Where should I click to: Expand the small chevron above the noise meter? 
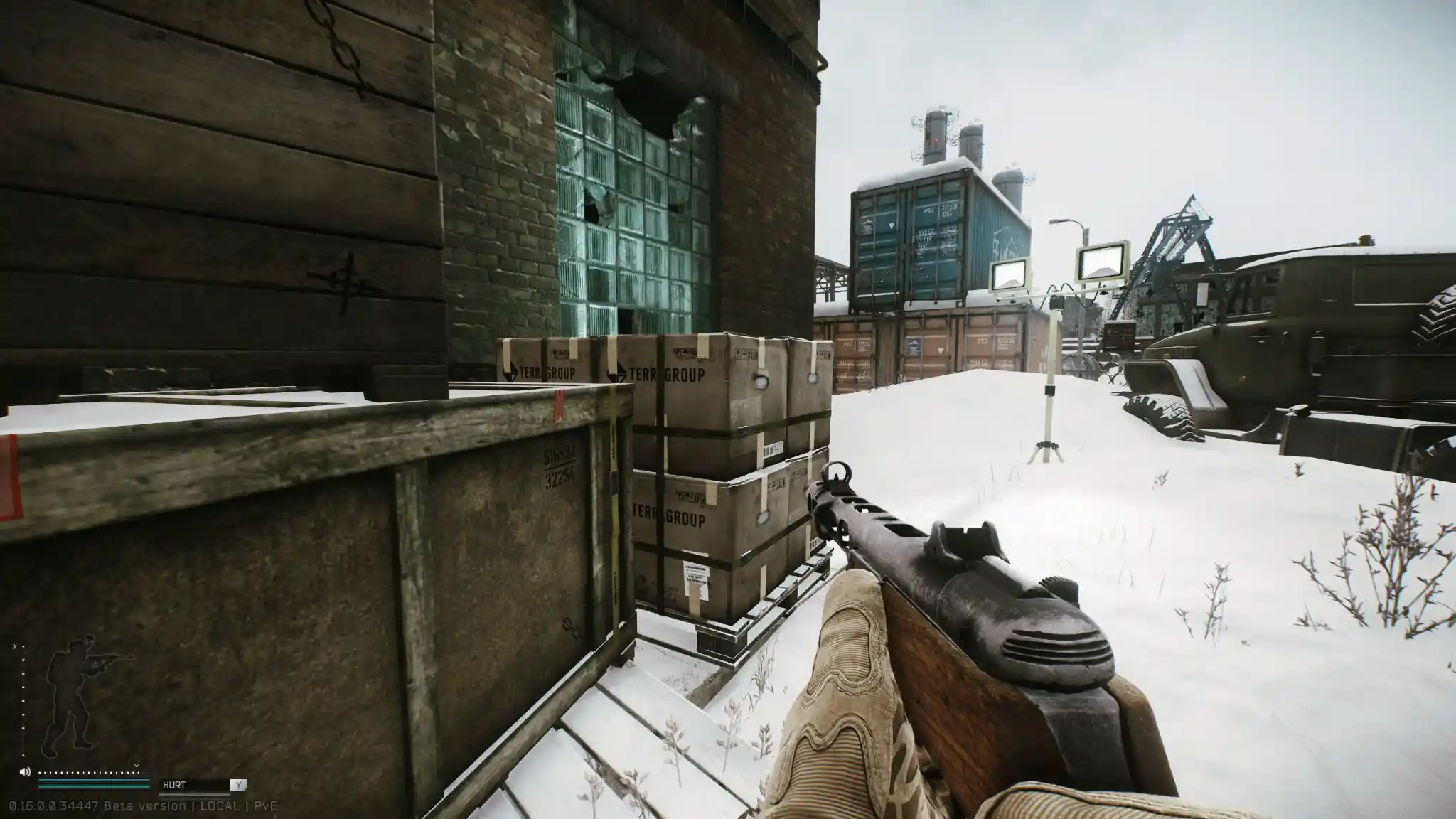136,766
